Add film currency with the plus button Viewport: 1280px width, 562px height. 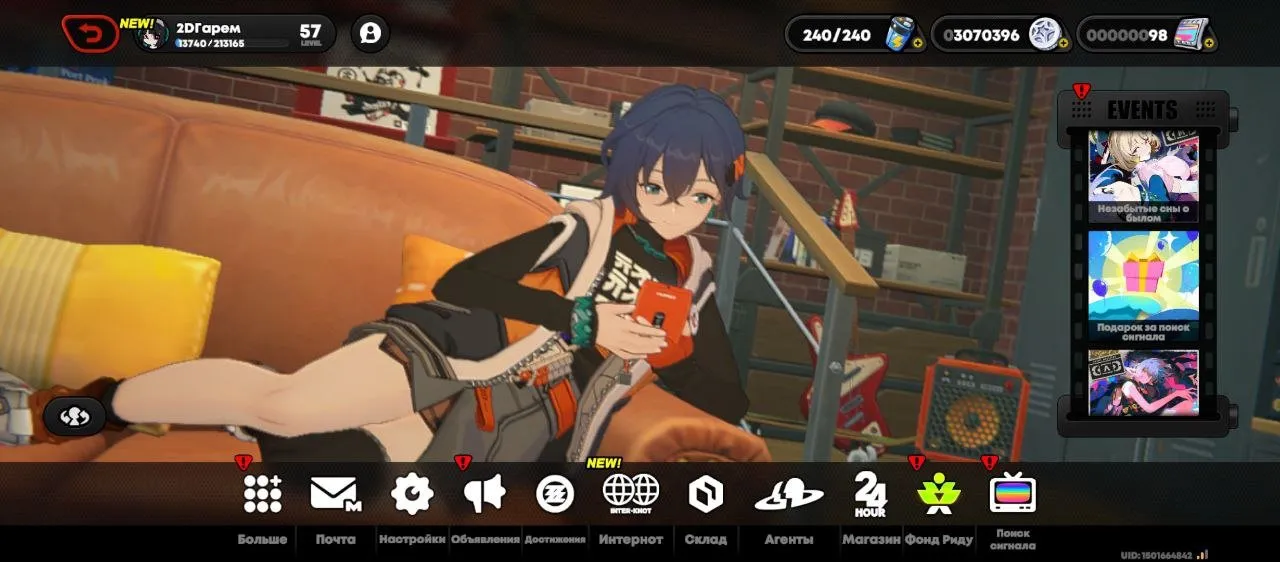tap(1210, 44)
